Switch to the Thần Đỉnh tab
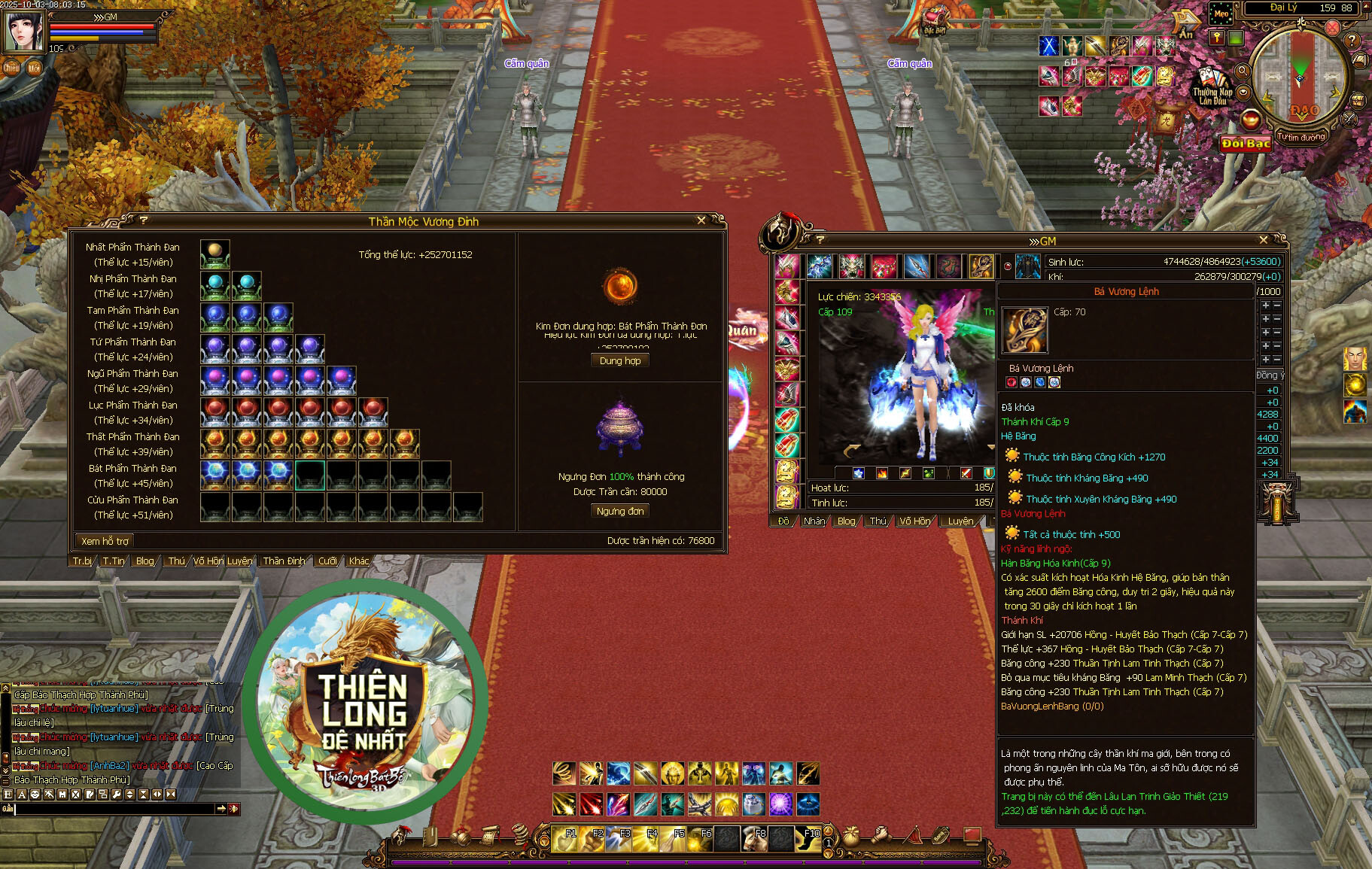This screenshot has height=869, width=1372. point(284,561)
